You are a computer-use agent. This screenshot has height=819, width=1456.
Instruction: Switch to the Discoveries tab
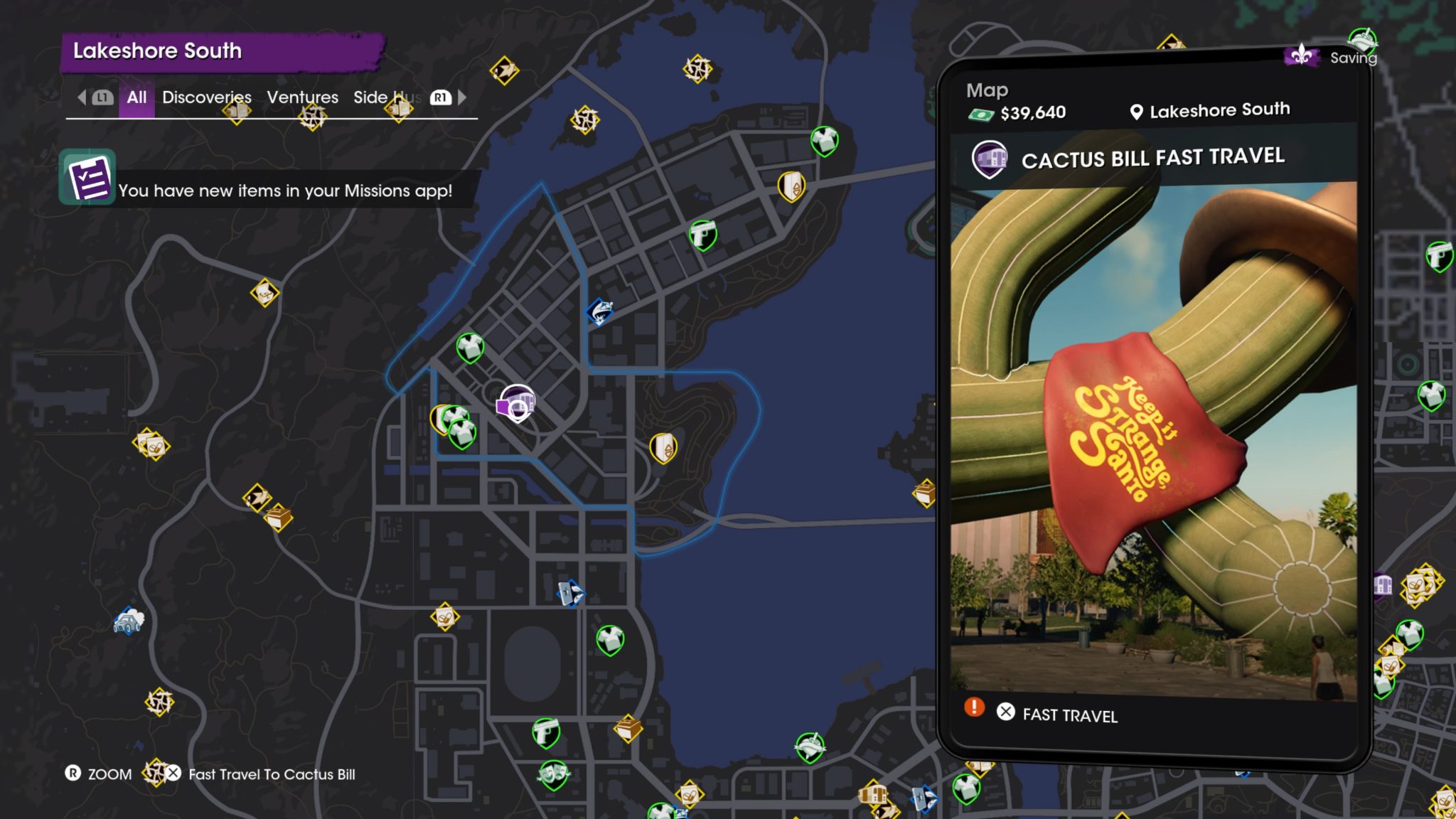[206, 97]
